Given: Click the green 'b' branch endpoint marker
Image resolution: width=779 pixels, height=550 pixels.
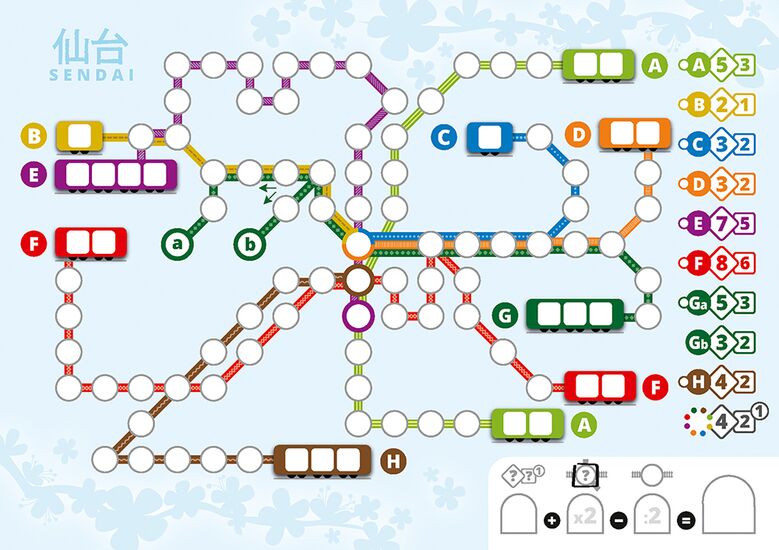Looking at the screenshot, I should coord(250,243).
